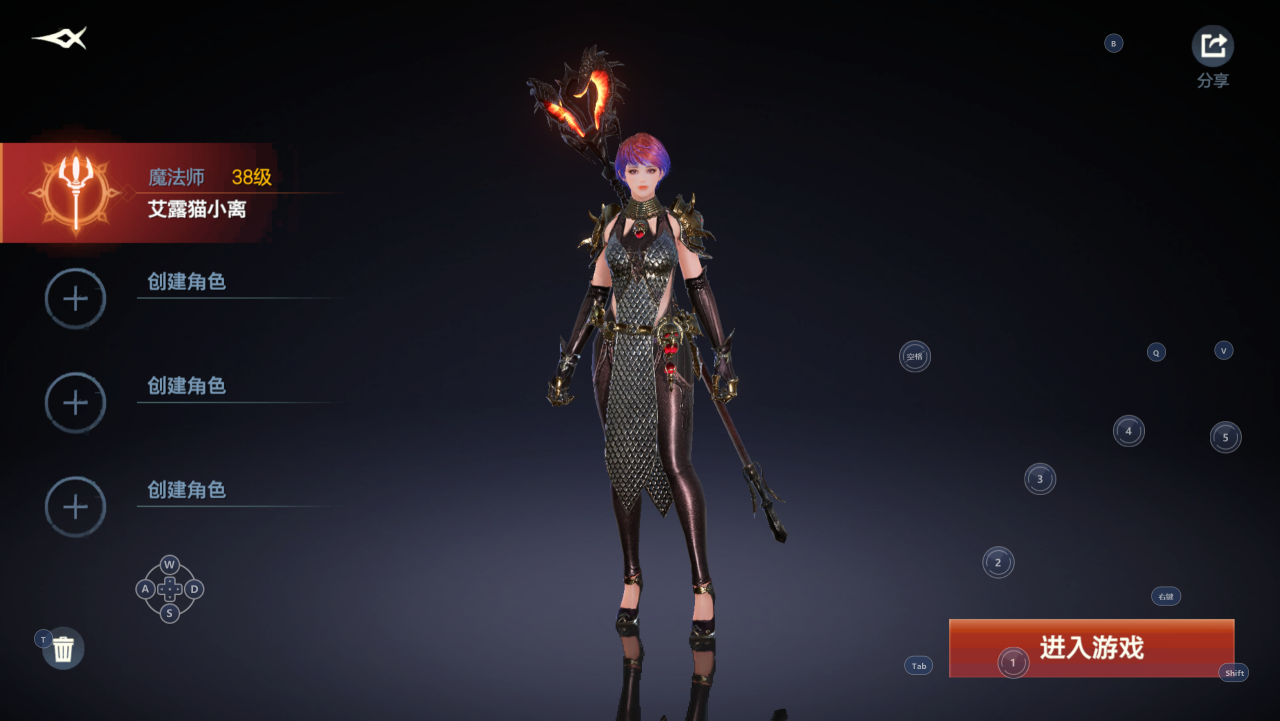Click the trash can delete-character icon
The image size is (1280, 721).
pos(64,649)
